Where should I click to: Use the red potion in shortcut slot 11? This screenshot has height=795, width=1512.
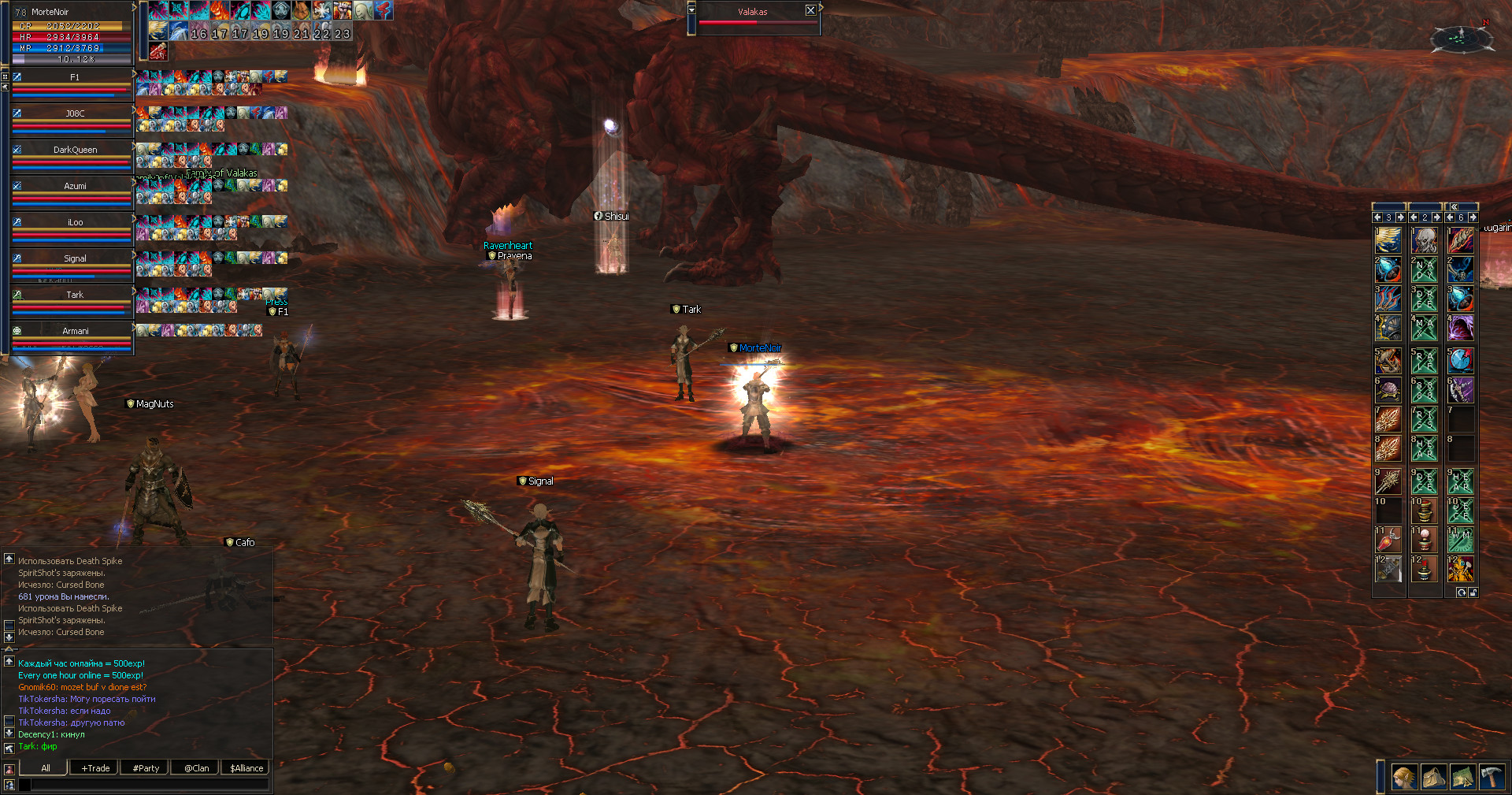1388,541
